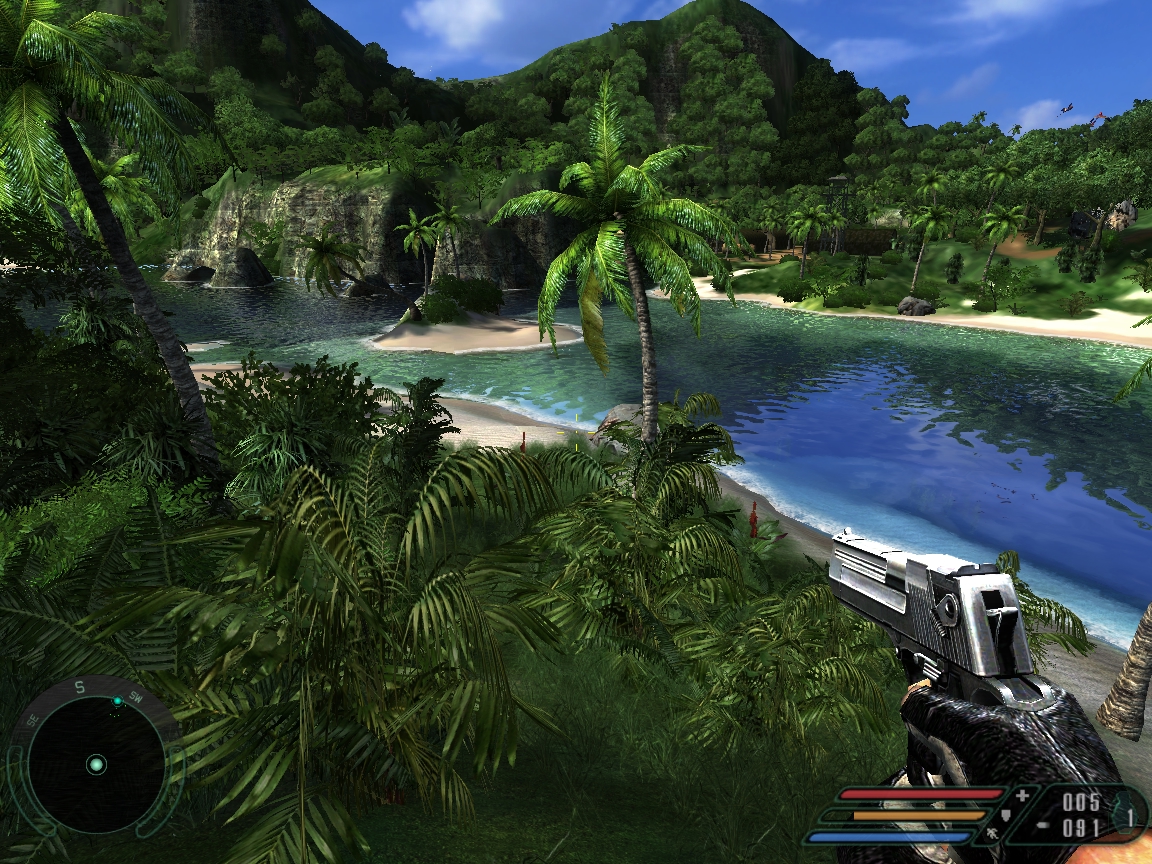Click the circular radar minimap
Screen dimensions: 1152x864
(96, 764)
